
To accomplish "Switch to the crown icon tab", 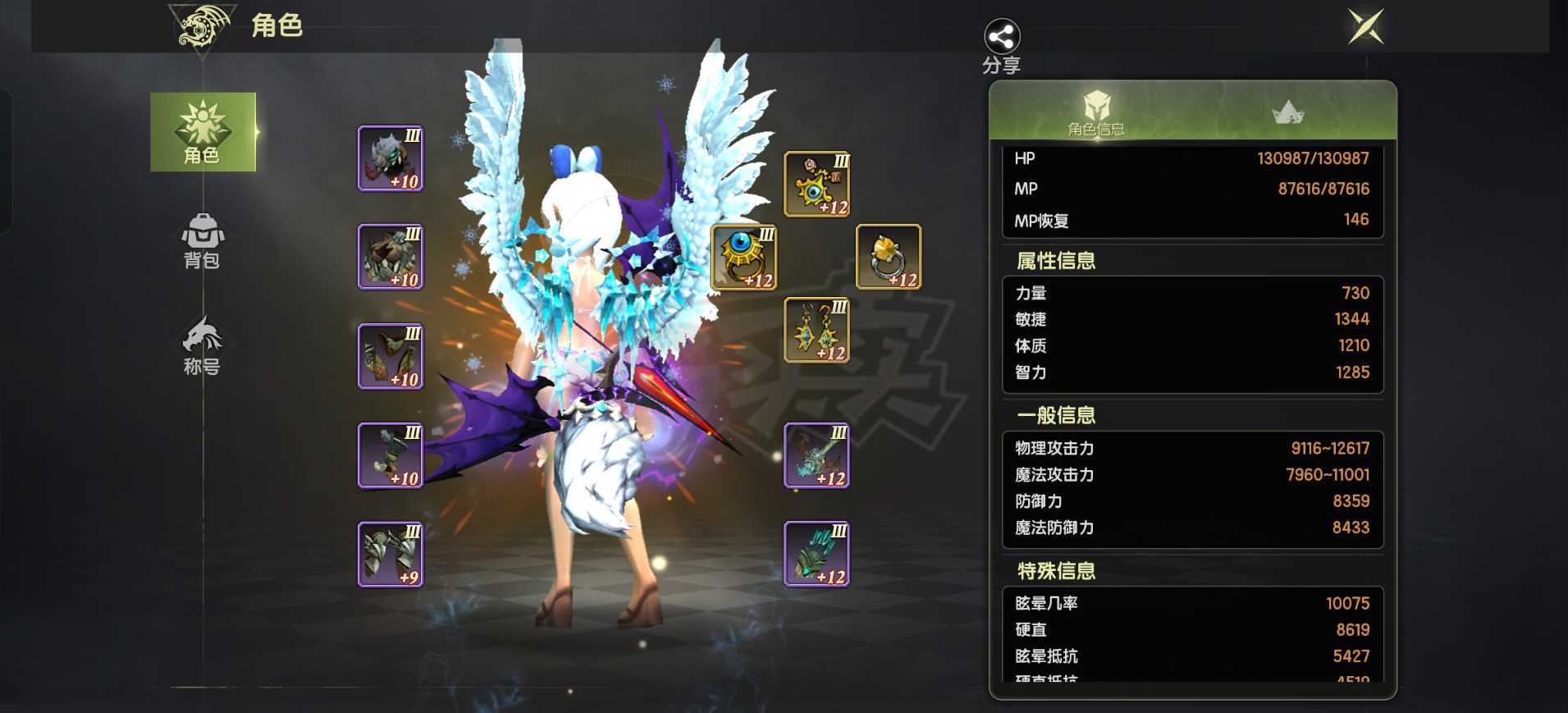I will tap(1288, 111).
